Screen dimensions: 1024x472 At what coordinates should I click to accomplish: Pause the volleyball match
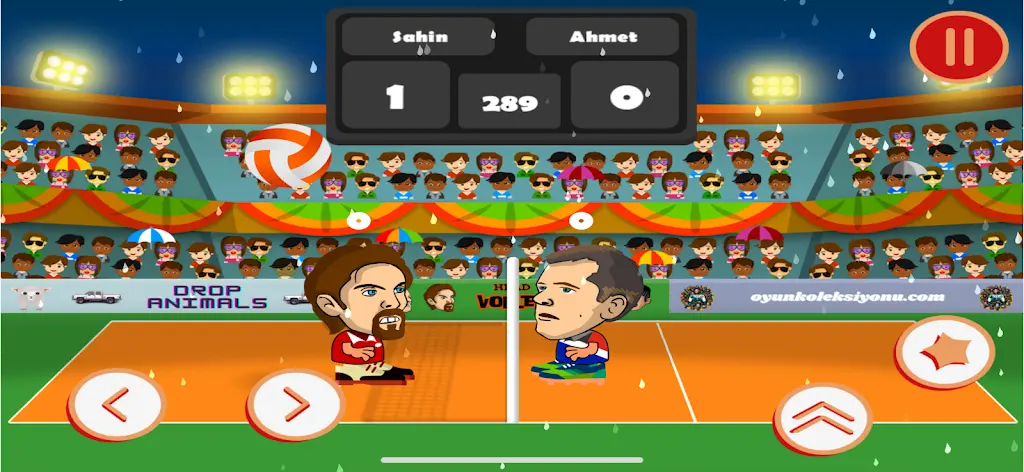958,47
